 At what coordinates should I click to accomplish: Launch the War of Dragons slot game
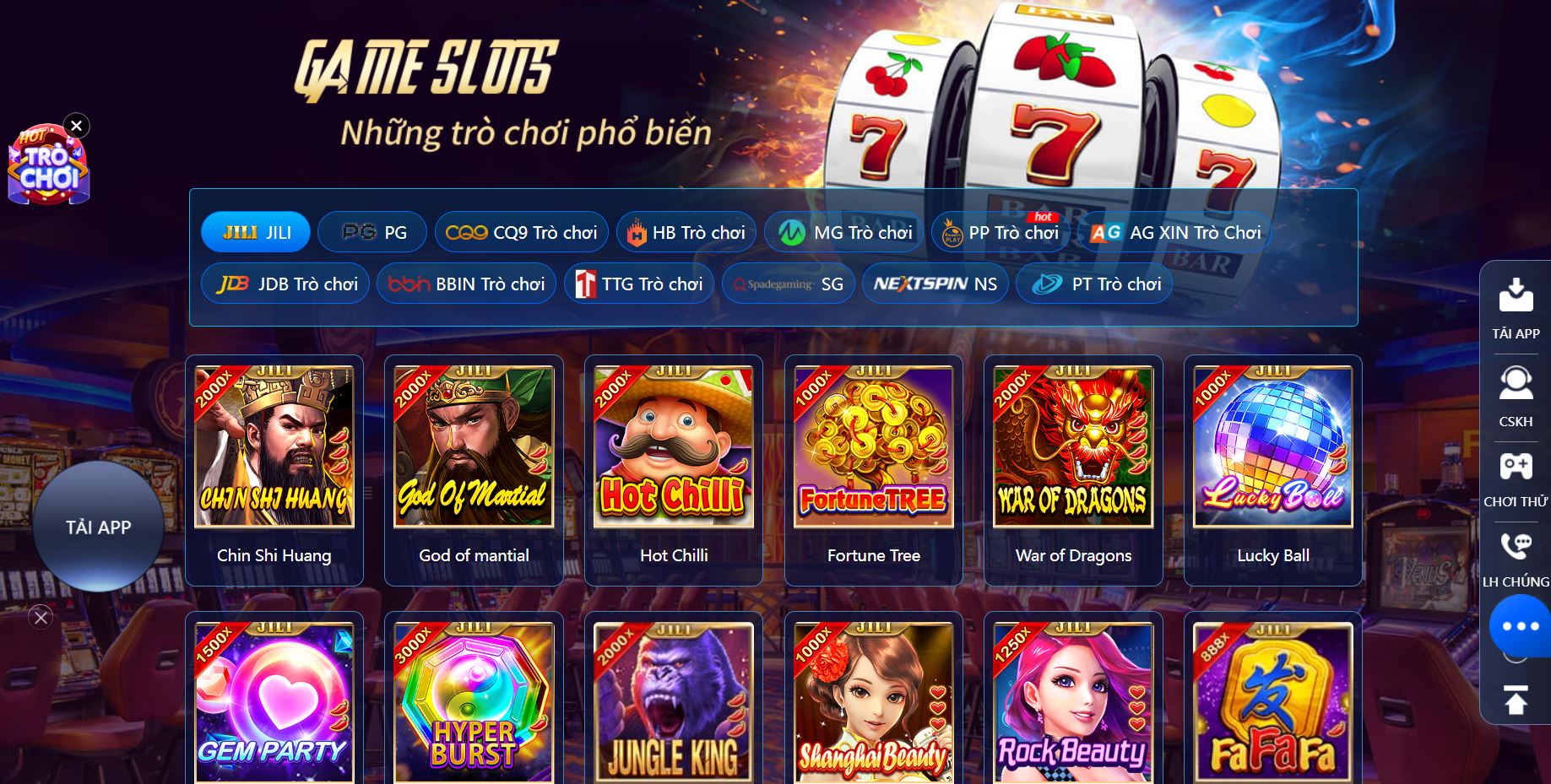(x=1072, y=446)
